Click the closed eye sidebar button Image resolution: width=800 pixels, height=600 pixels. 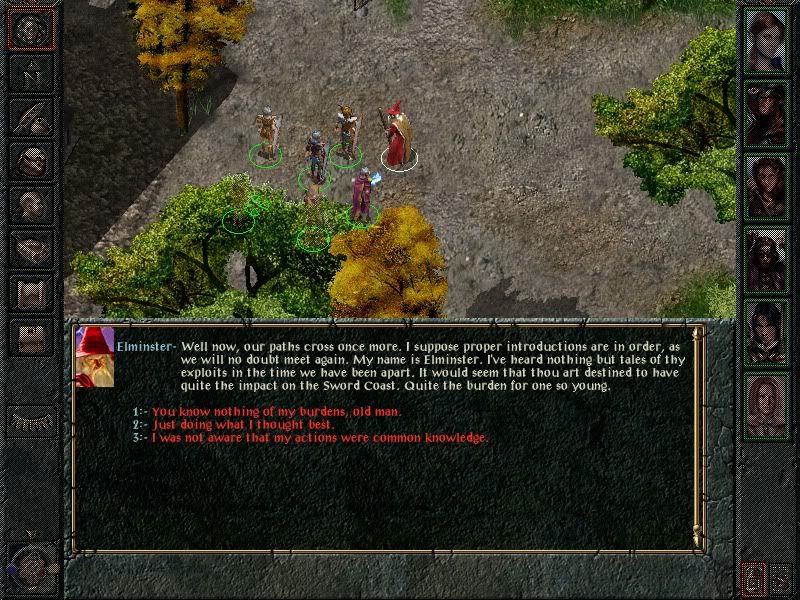(x=30, y=422)
